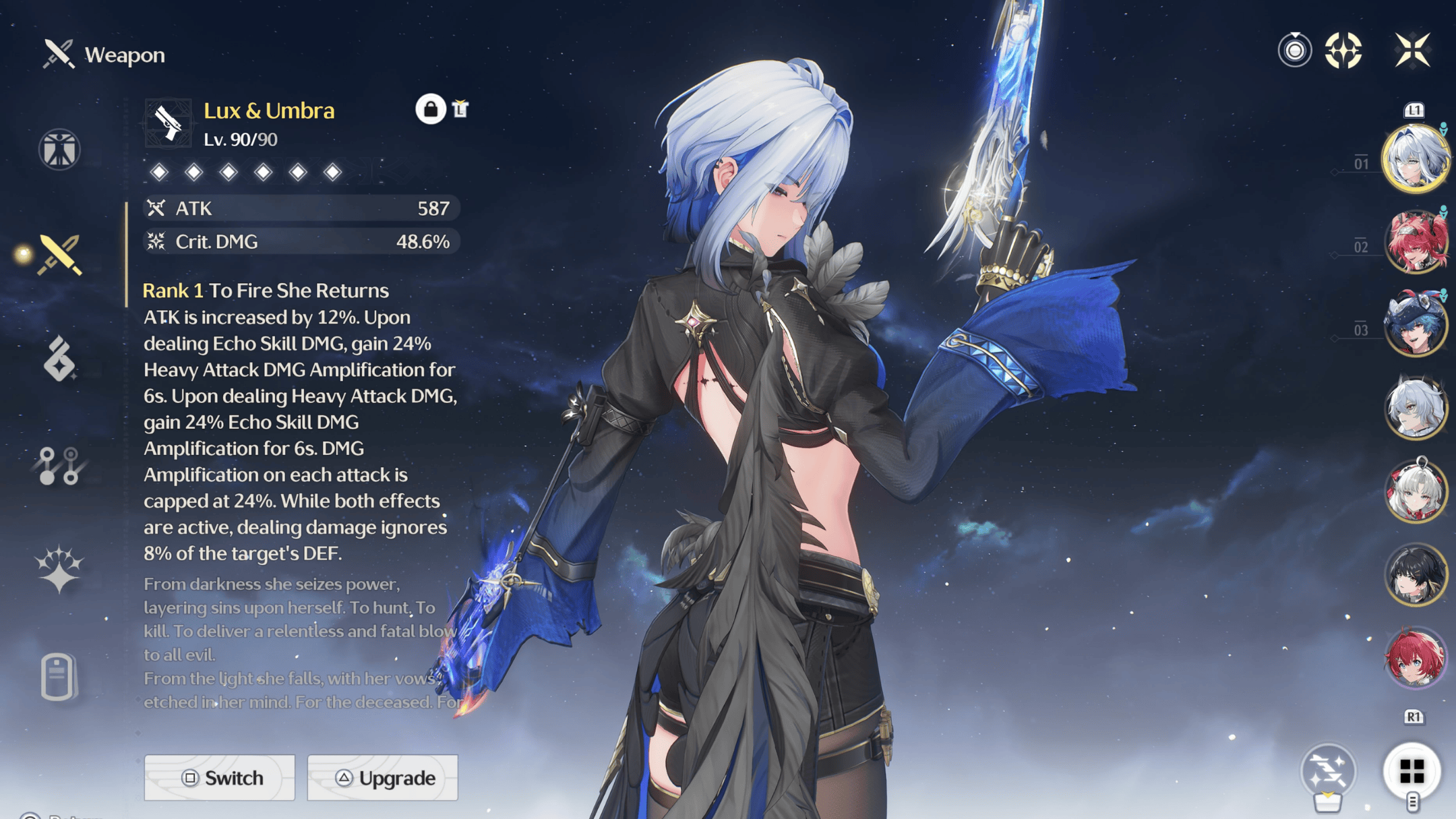Image resolution: width=1456 pixels, height=819 pixels.
Task: Open the weapon Upgrade screen
Action: point(383,778)
